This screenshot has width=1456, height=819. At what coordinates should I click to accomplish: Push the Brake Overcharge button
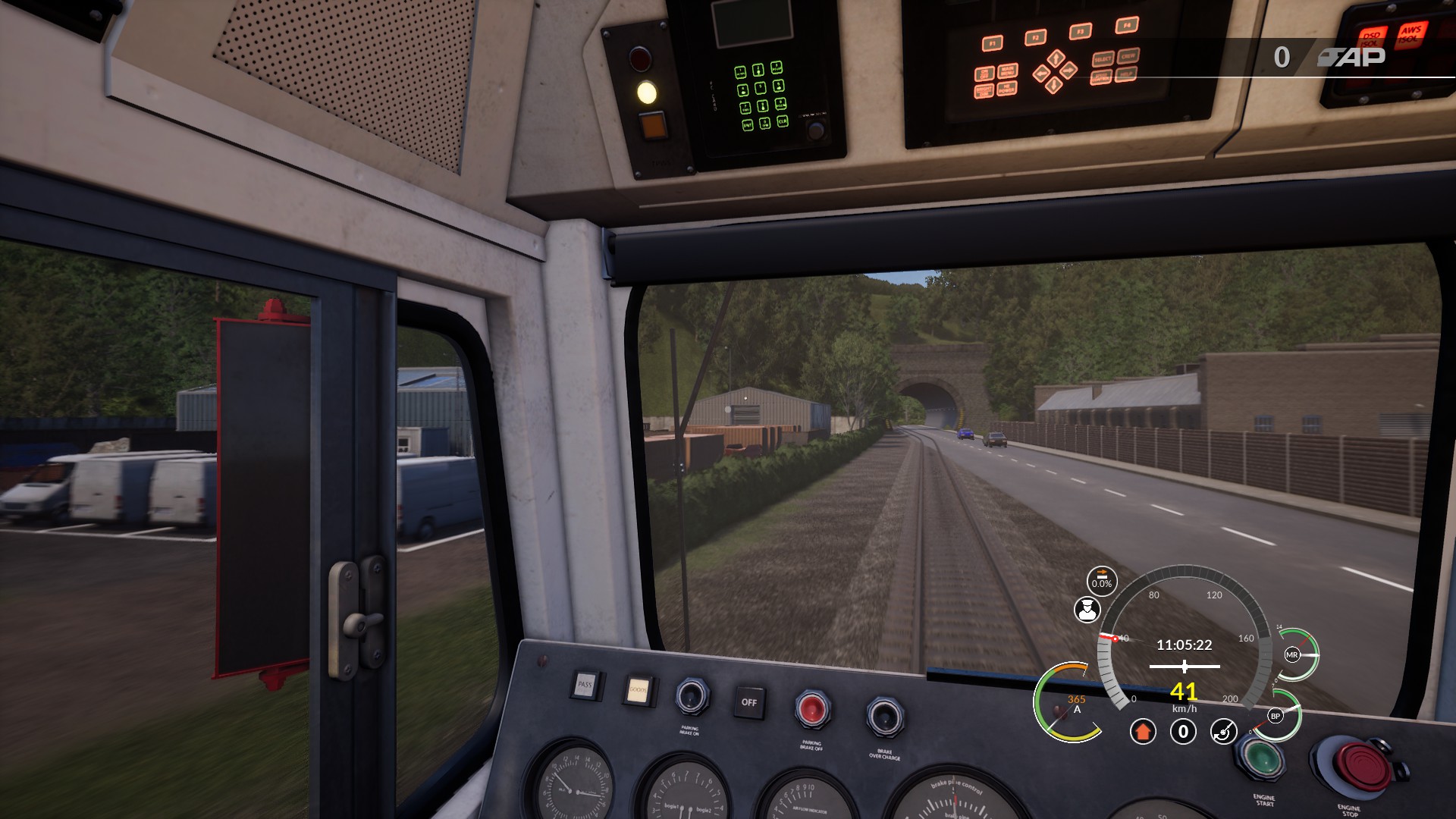coord(884,716)
